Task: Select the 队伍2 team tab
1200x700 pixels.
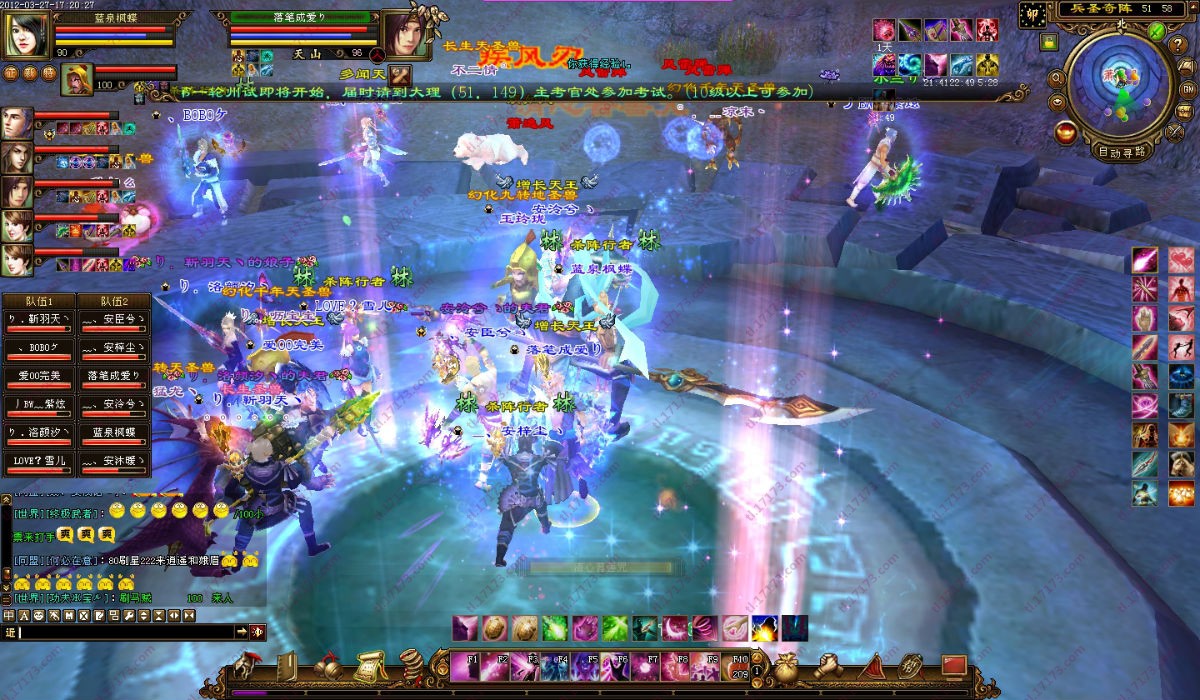Action: pos(113,301)
